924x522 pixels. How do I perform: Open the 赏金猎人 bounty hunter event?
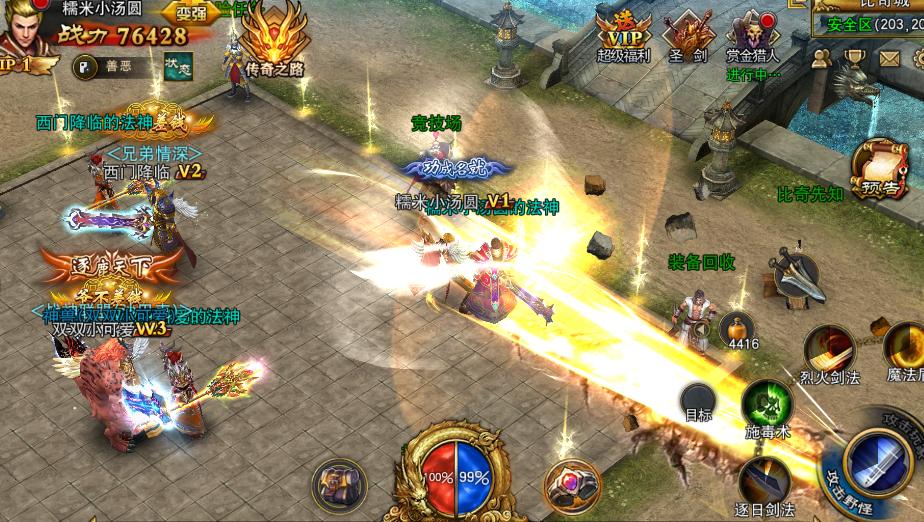752,36
